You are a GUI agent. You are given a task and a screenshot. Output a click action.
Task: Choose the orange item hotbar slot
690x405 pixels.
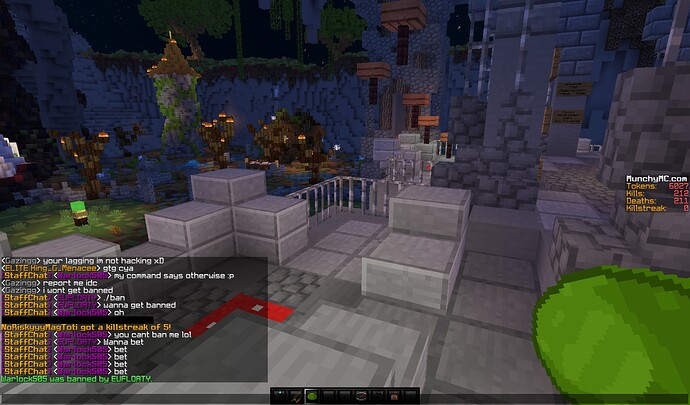(x=394, y=396)
